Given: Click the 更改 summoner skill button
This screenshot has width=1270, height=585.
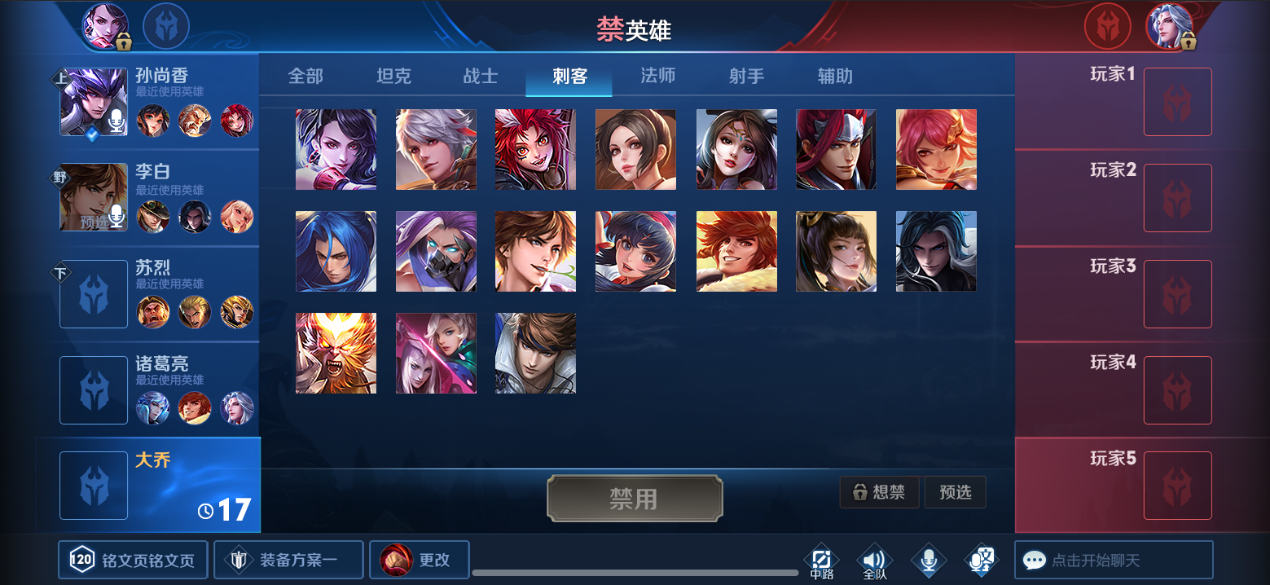Looking at the screenshot, I should click(x=419, y=560).
